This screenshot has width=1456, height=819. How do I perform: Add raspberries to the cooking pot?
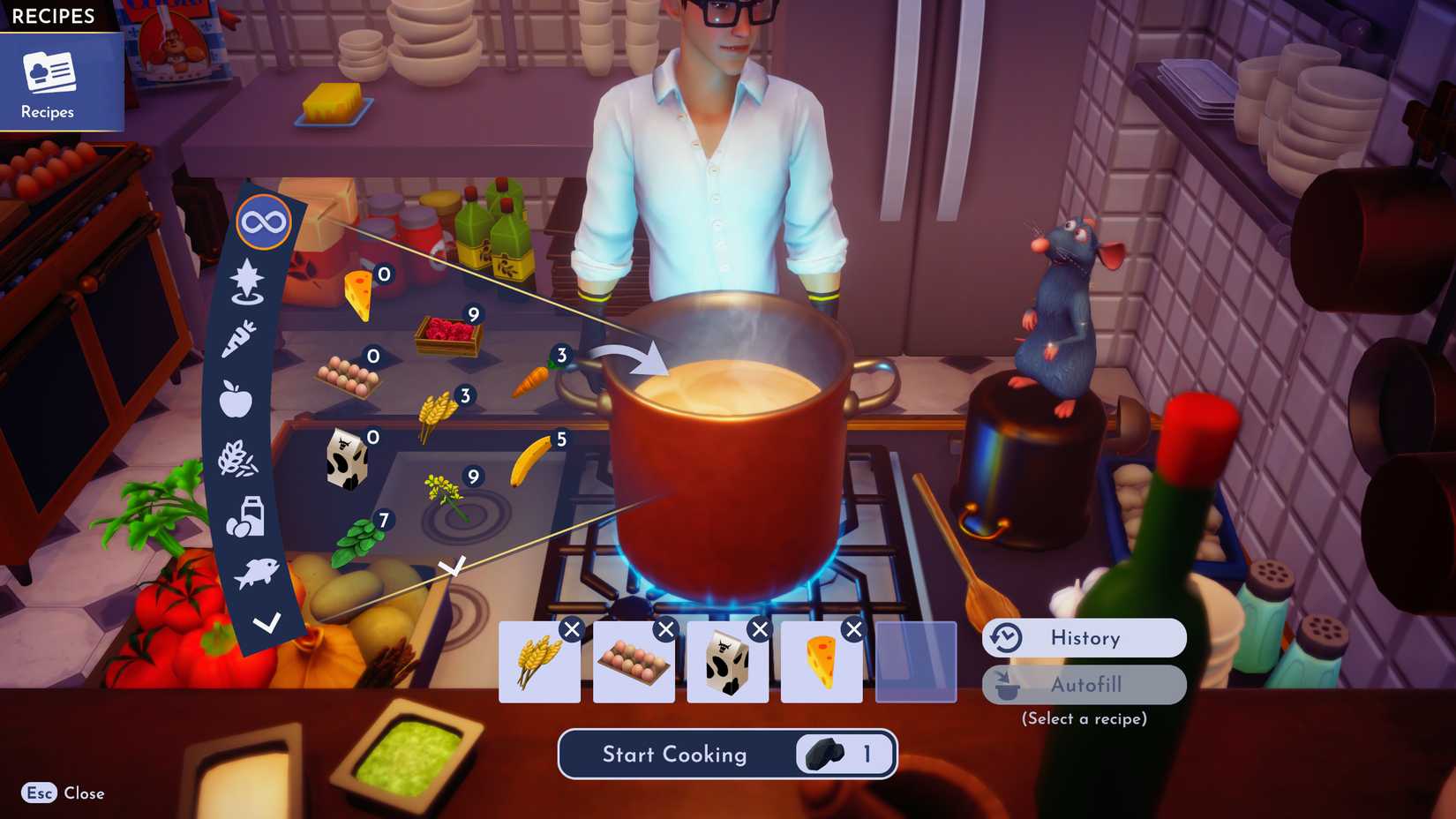[450, 334]
